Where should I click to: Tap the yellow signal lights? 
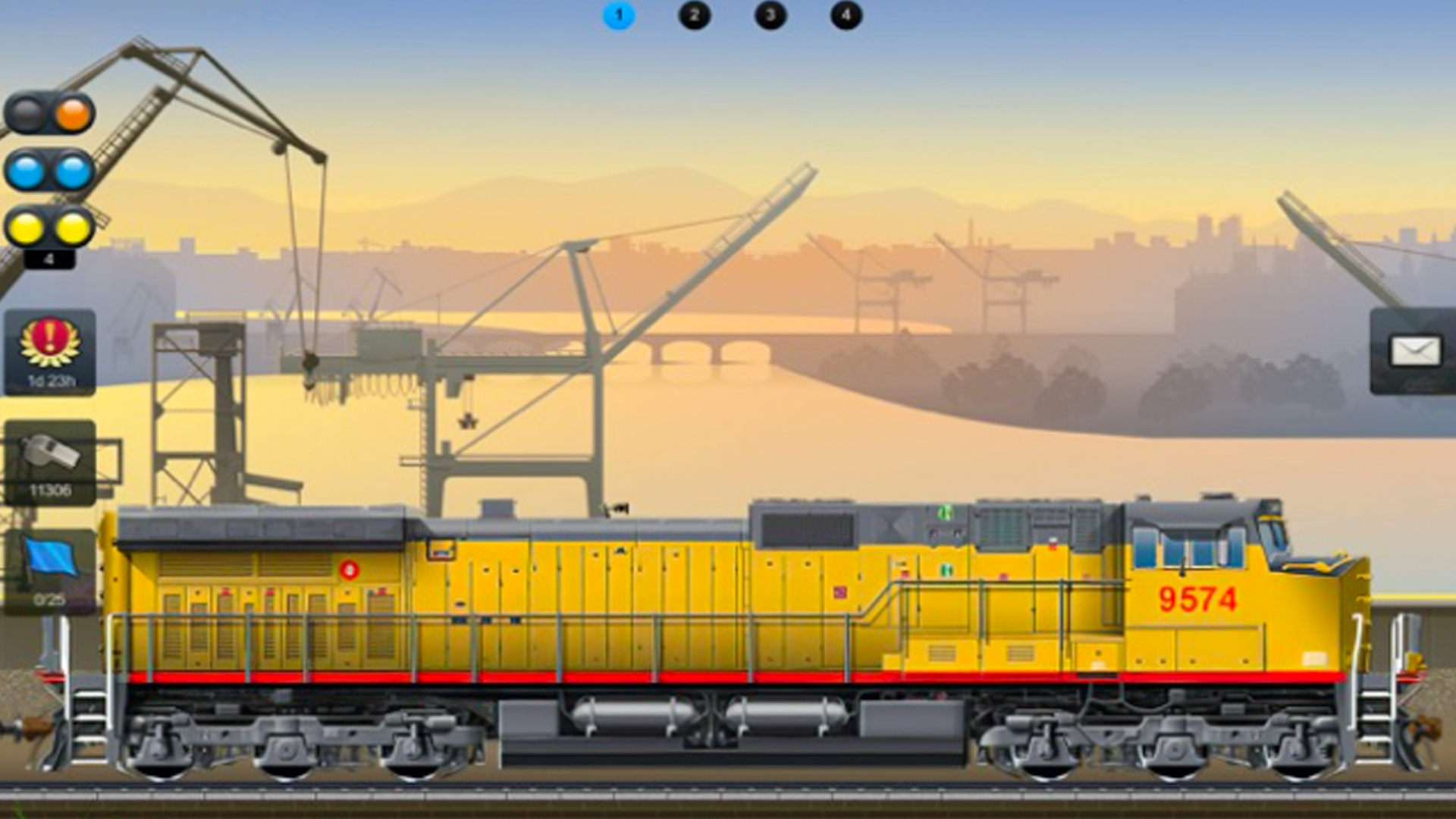[50, 227]
